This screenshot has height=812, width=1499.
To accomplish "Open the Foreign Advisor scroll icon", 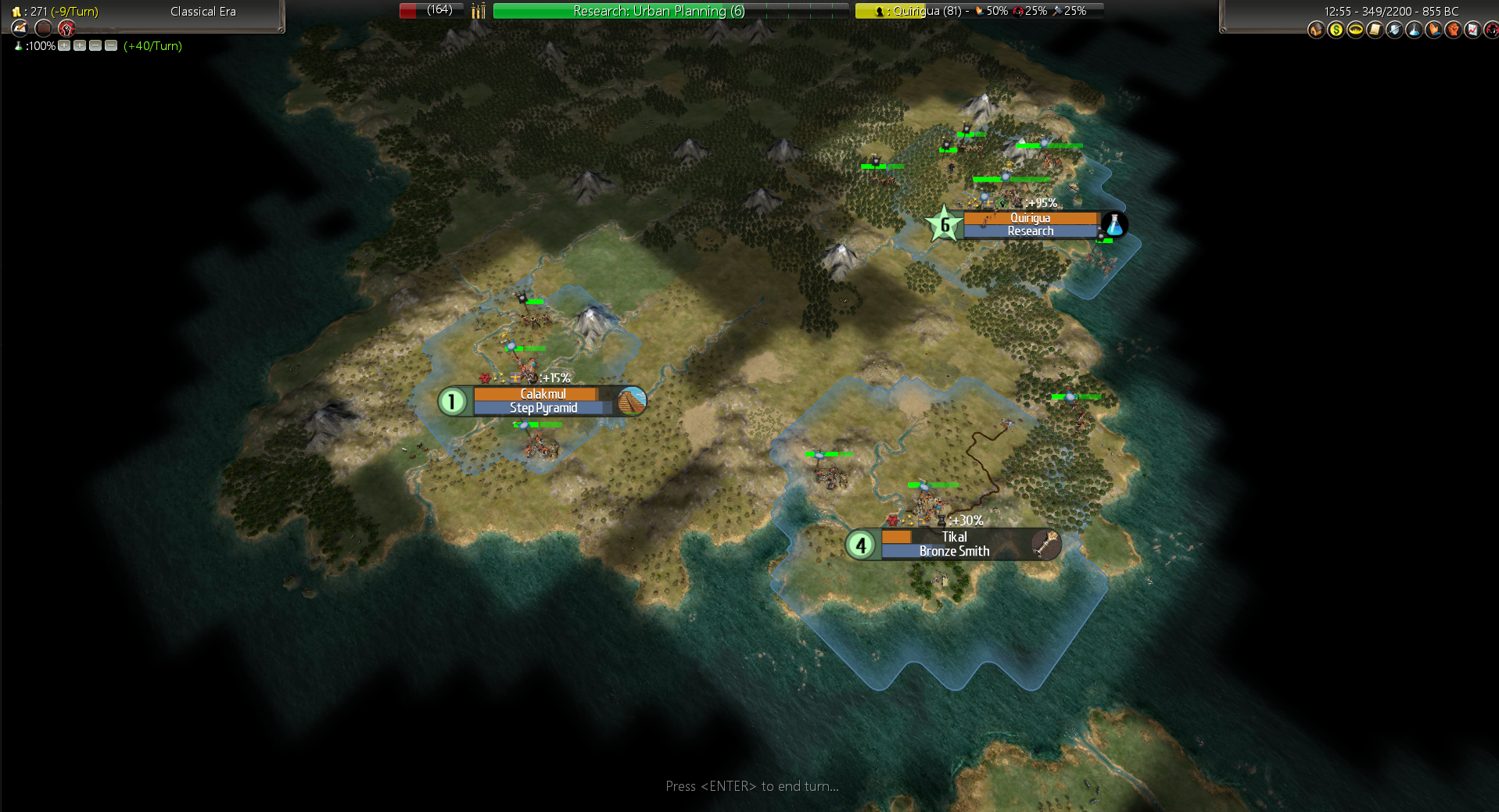I will pos(1375,30).
